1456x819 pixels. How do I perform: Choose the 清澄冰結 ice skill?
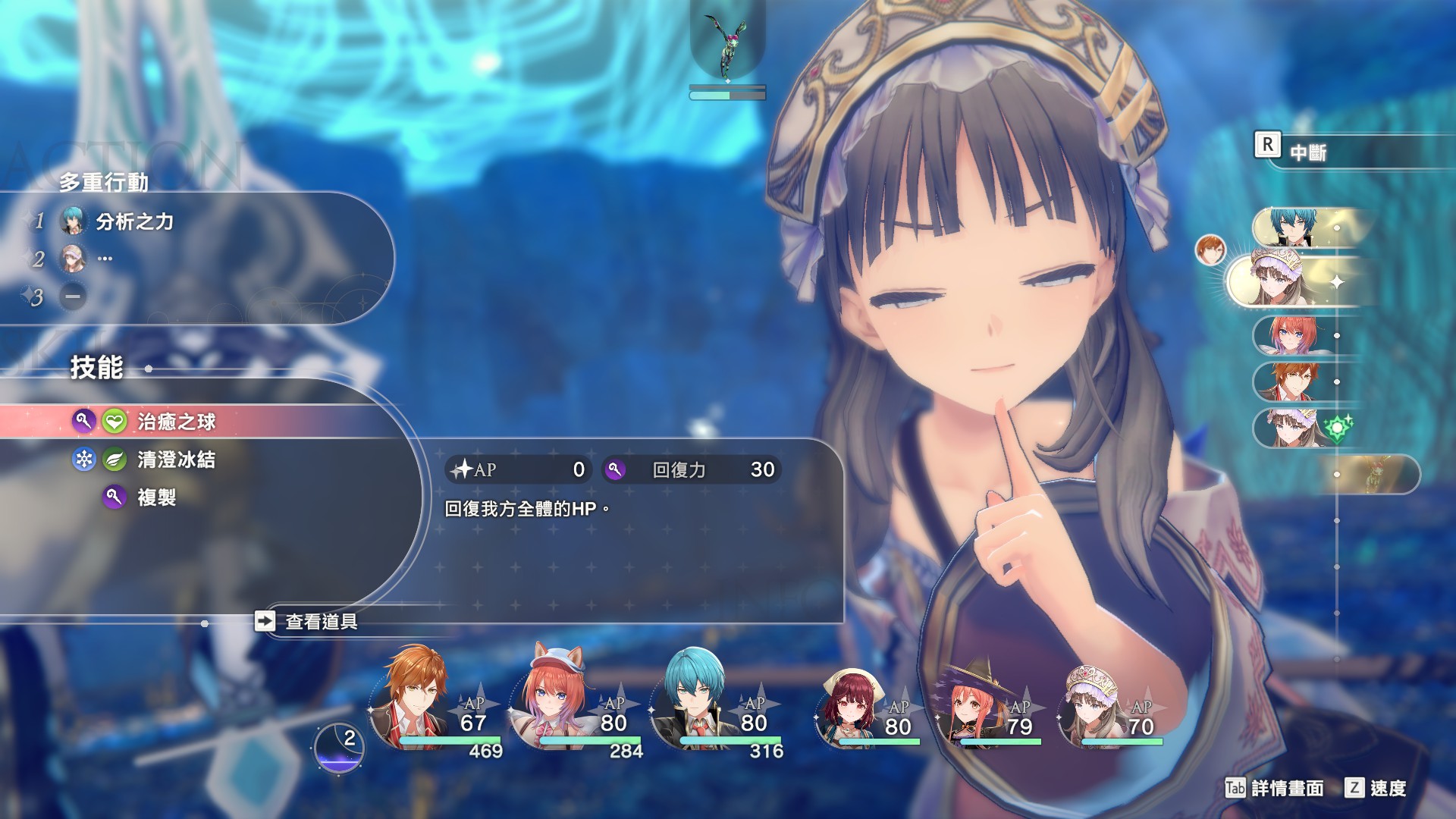pos(176,460)
